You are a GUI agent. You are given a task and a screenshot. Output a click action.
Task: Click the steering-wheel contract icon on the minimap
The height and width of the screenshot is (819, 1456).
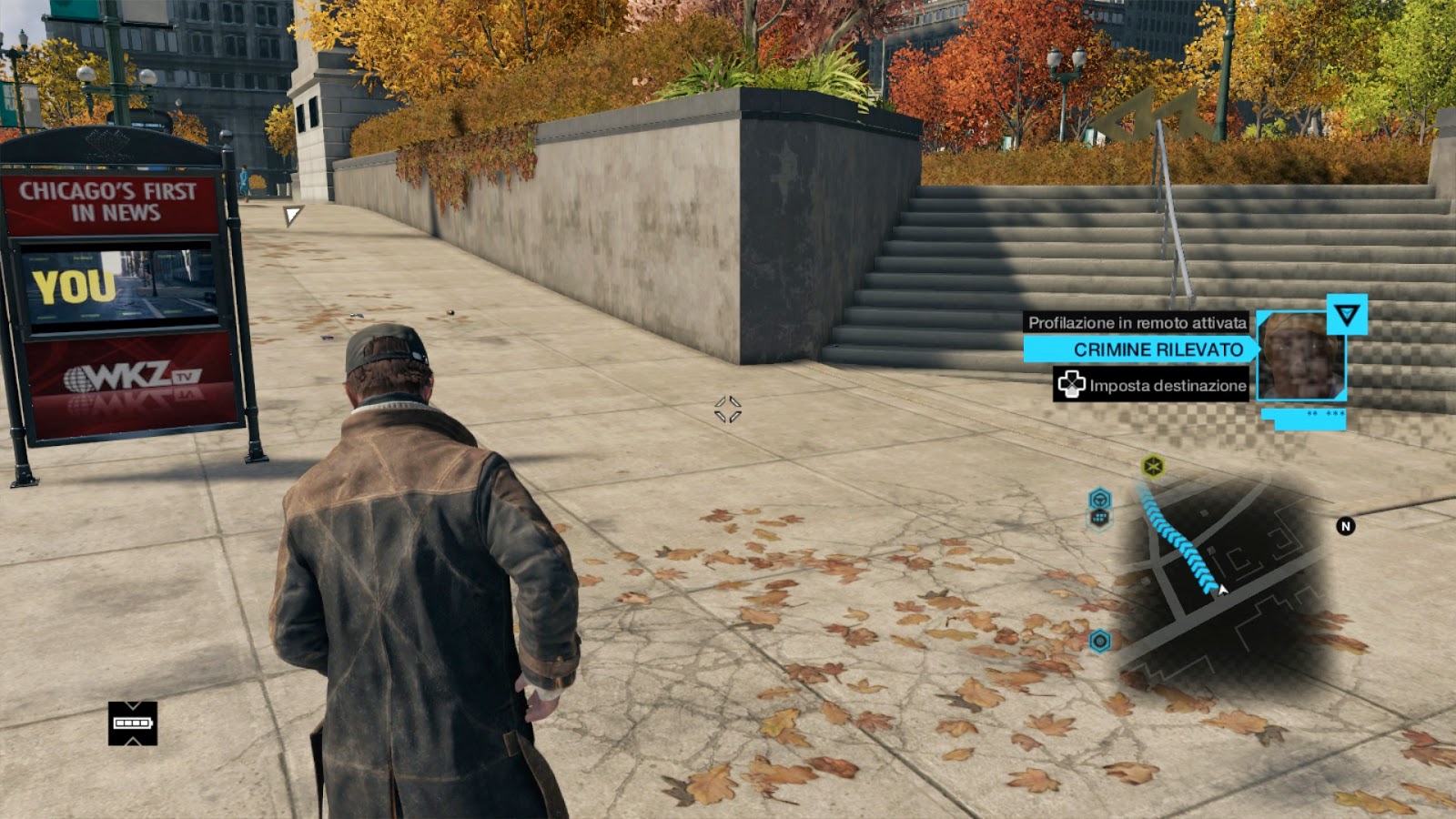coord(1099,499)
